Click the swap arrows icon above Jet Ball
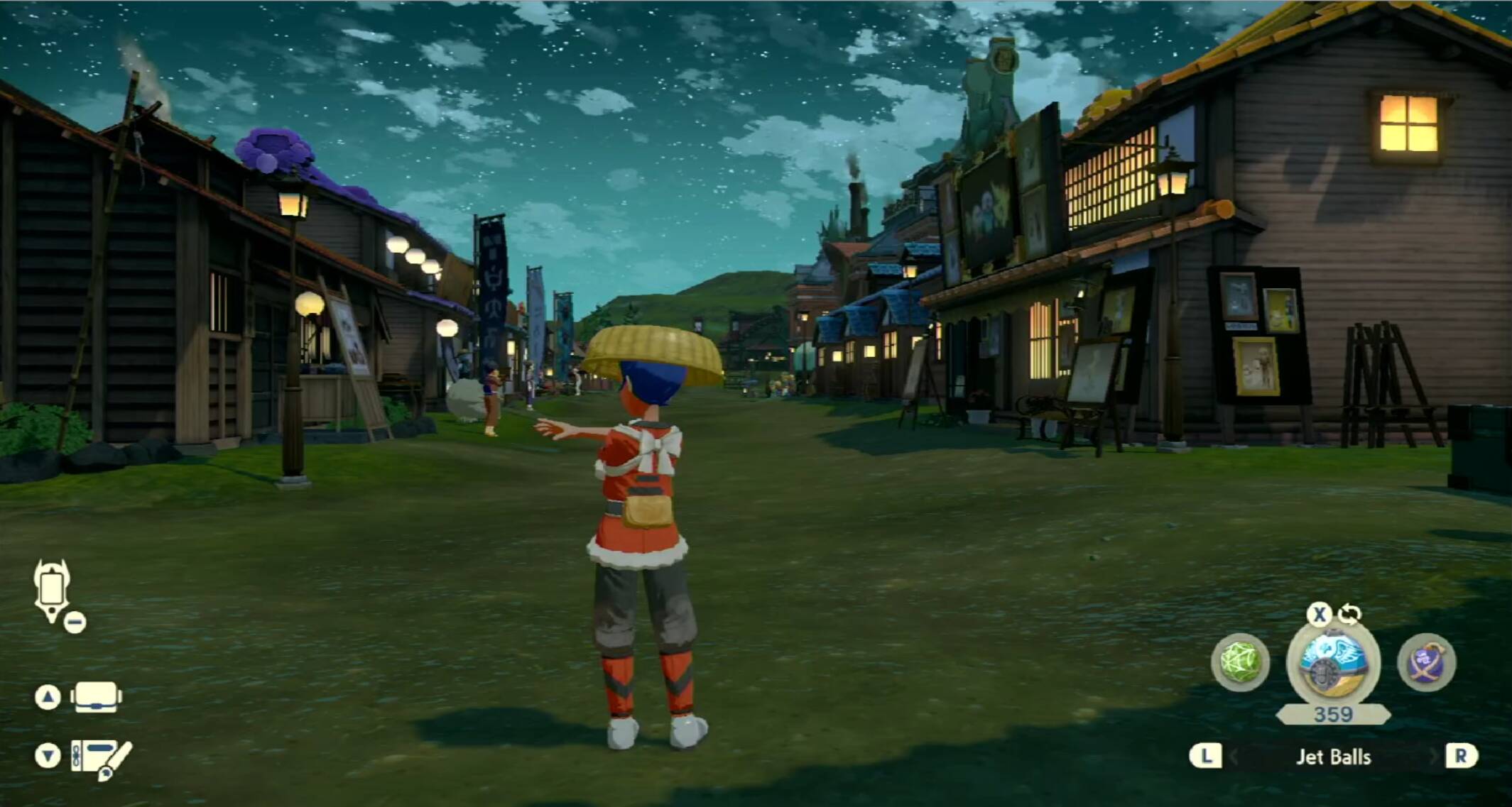 click(1349, 614)
